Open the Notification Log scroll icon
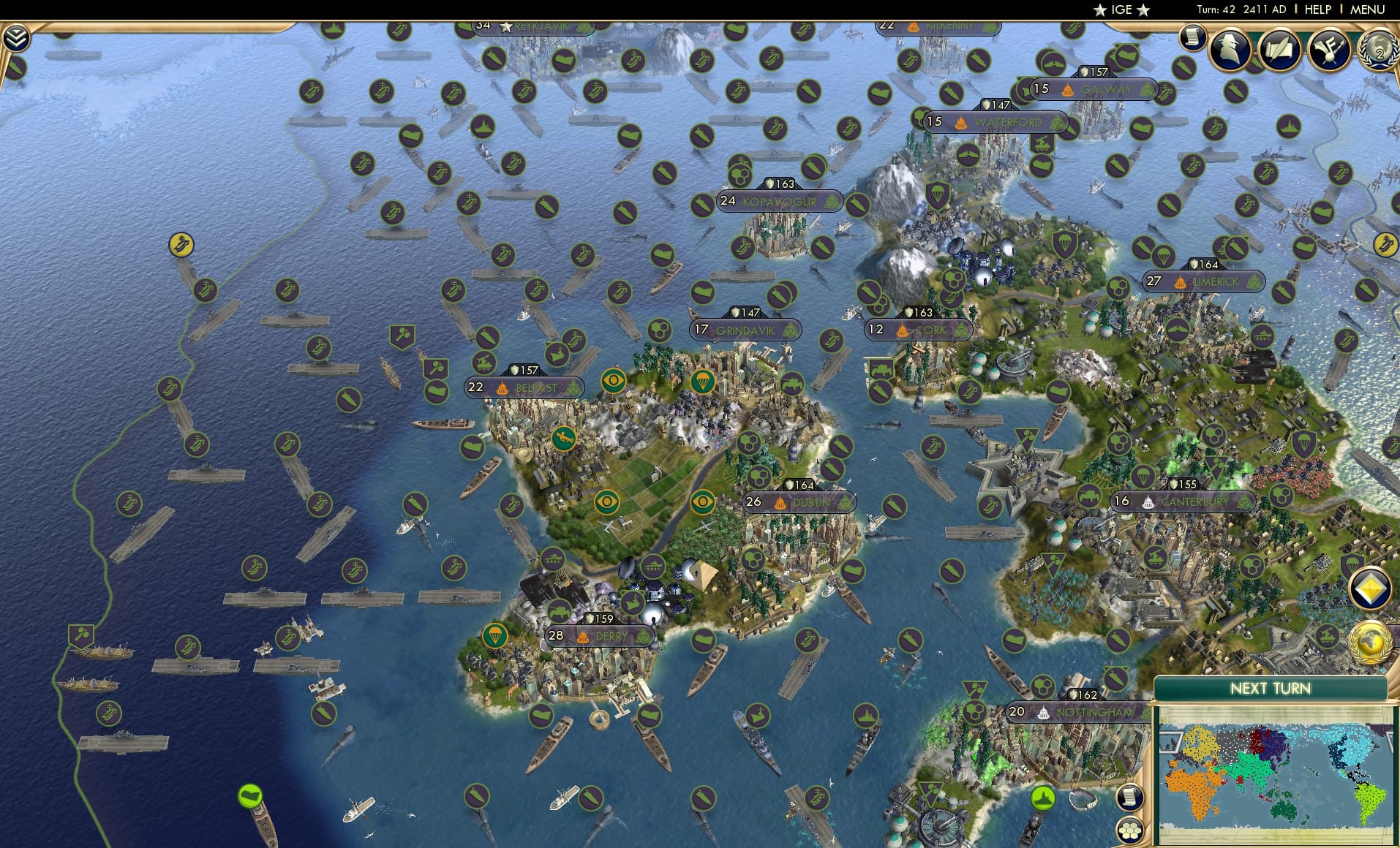This screenshot has height=848, width=1400. (1192, 37)
